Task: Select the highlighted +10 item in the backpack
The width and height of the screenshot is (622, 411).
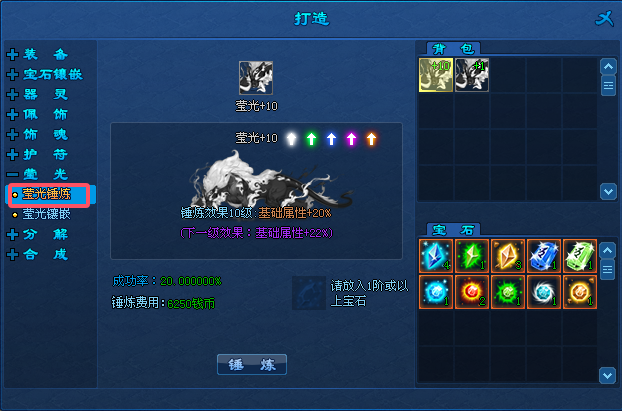Action: pyautogui.click(x=435, y=75)
